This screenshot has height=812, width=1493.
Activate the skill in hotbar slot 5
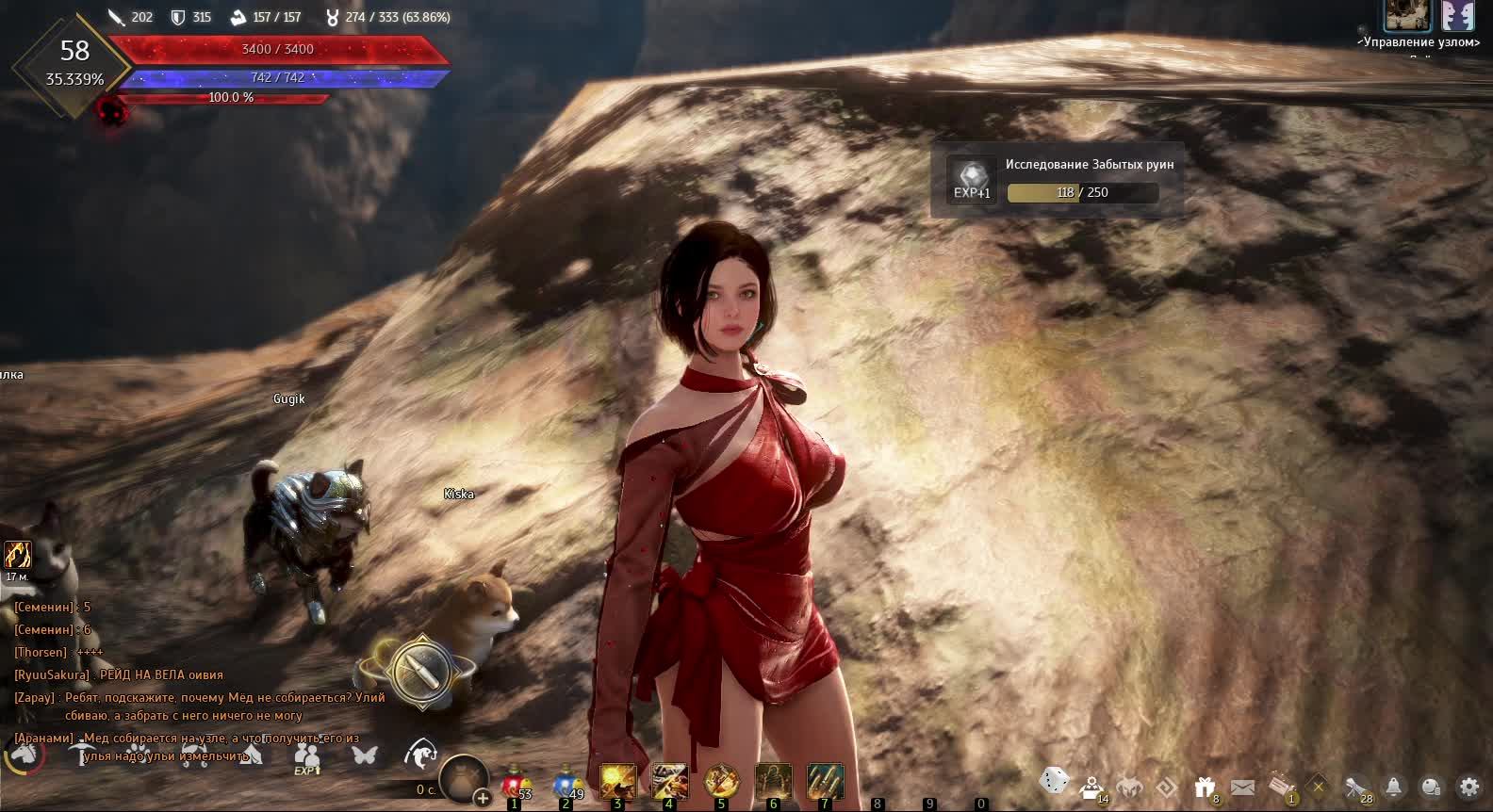721,782
